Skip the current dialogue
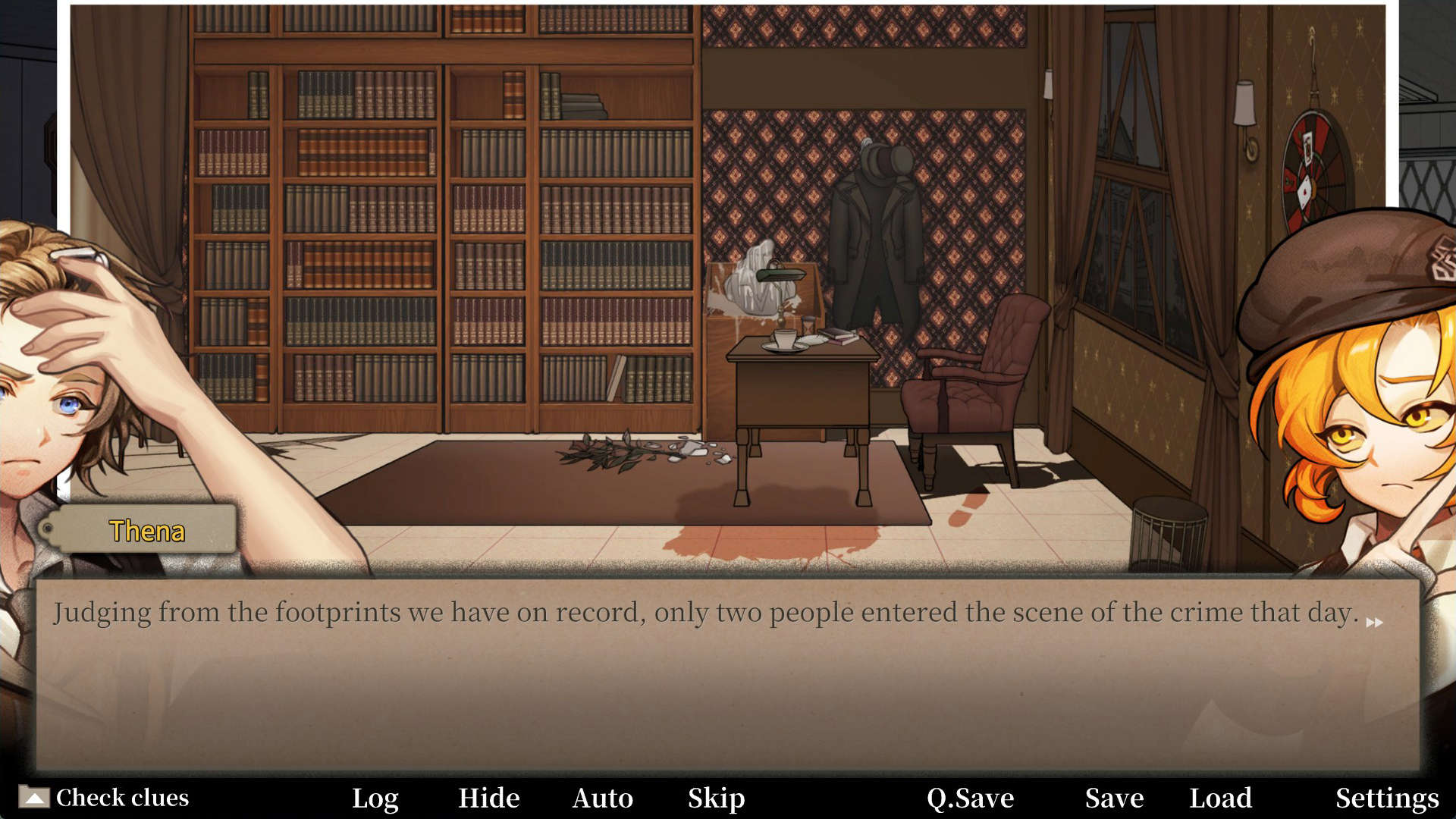 (x=716, y=798)
